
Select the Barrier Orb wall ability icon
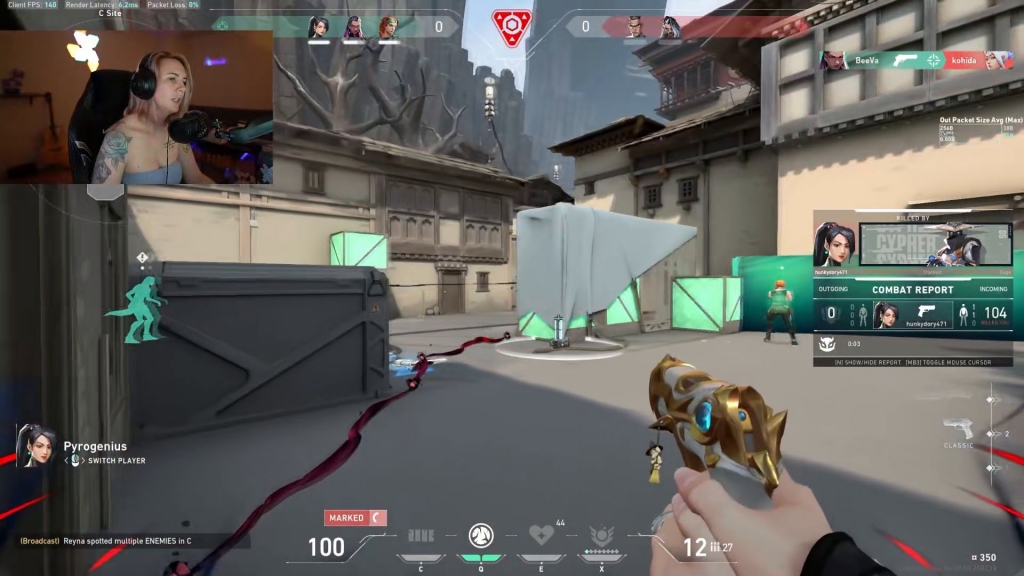(x=421, y=536)
